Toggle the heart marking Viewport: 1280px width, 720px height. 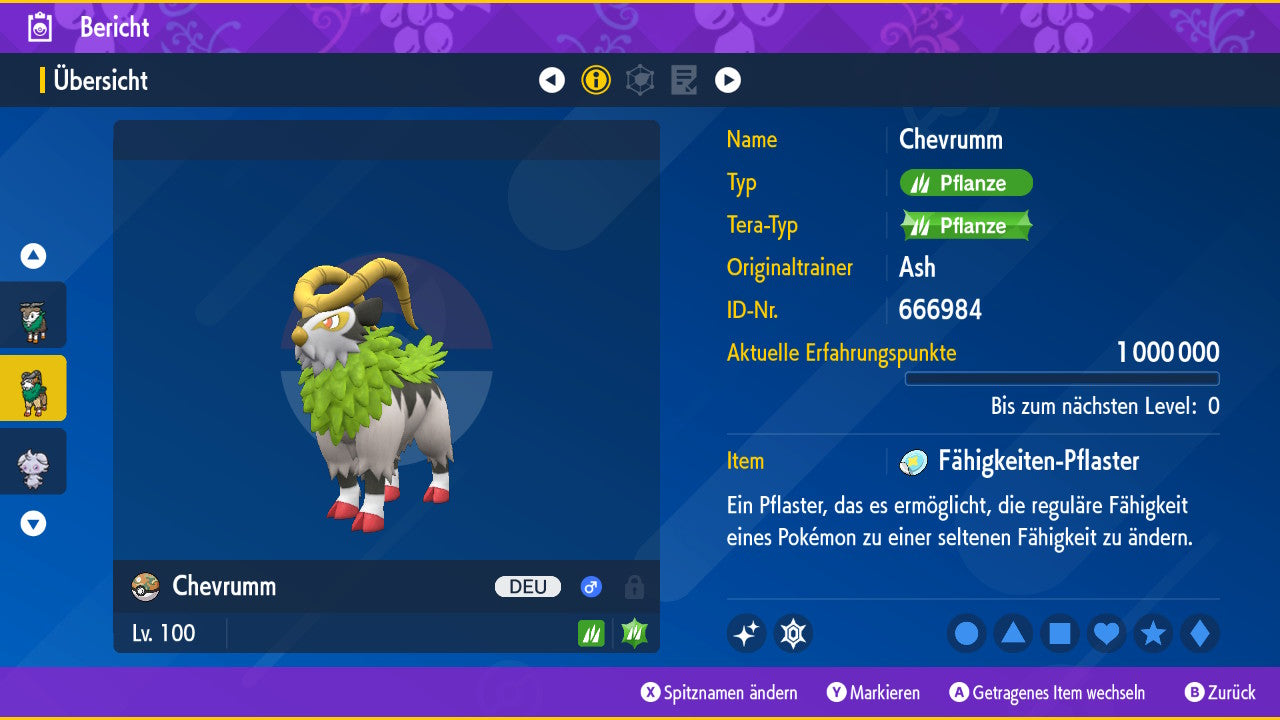point(1107,633)
